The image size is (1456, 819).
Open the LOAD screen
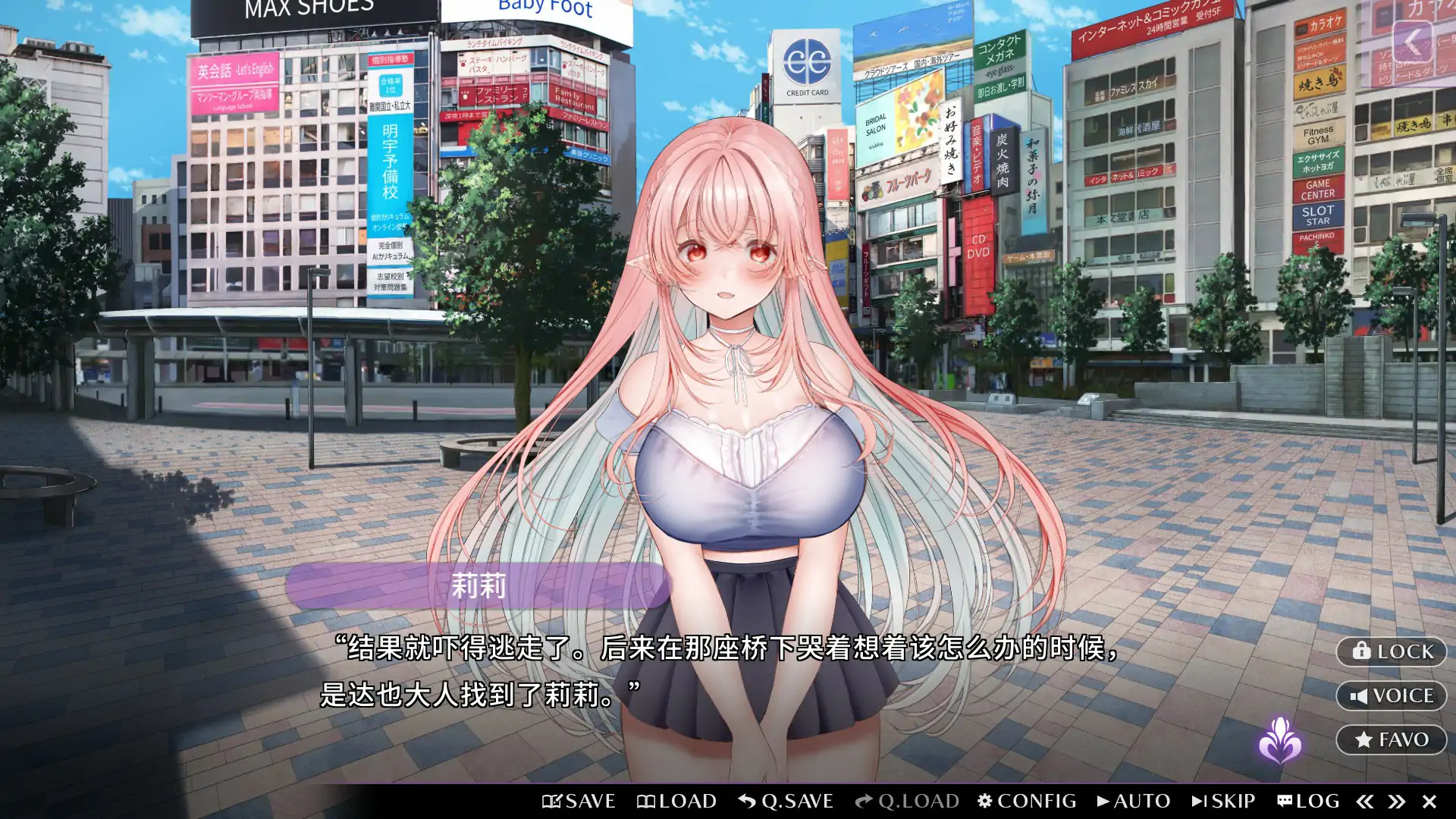(679, 801)
